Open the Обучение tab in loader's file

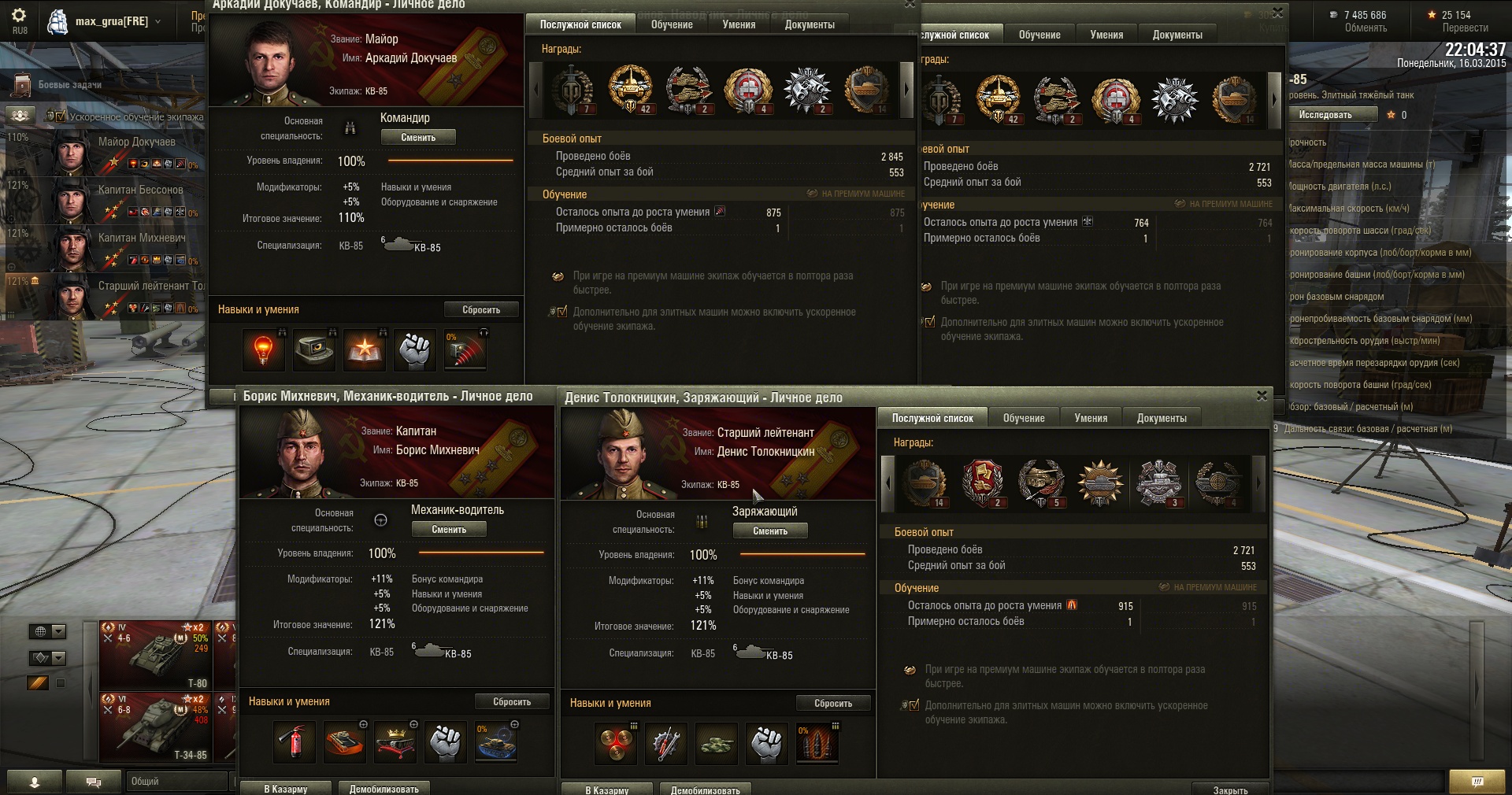pyautogui.click(x=1024, y=419)
